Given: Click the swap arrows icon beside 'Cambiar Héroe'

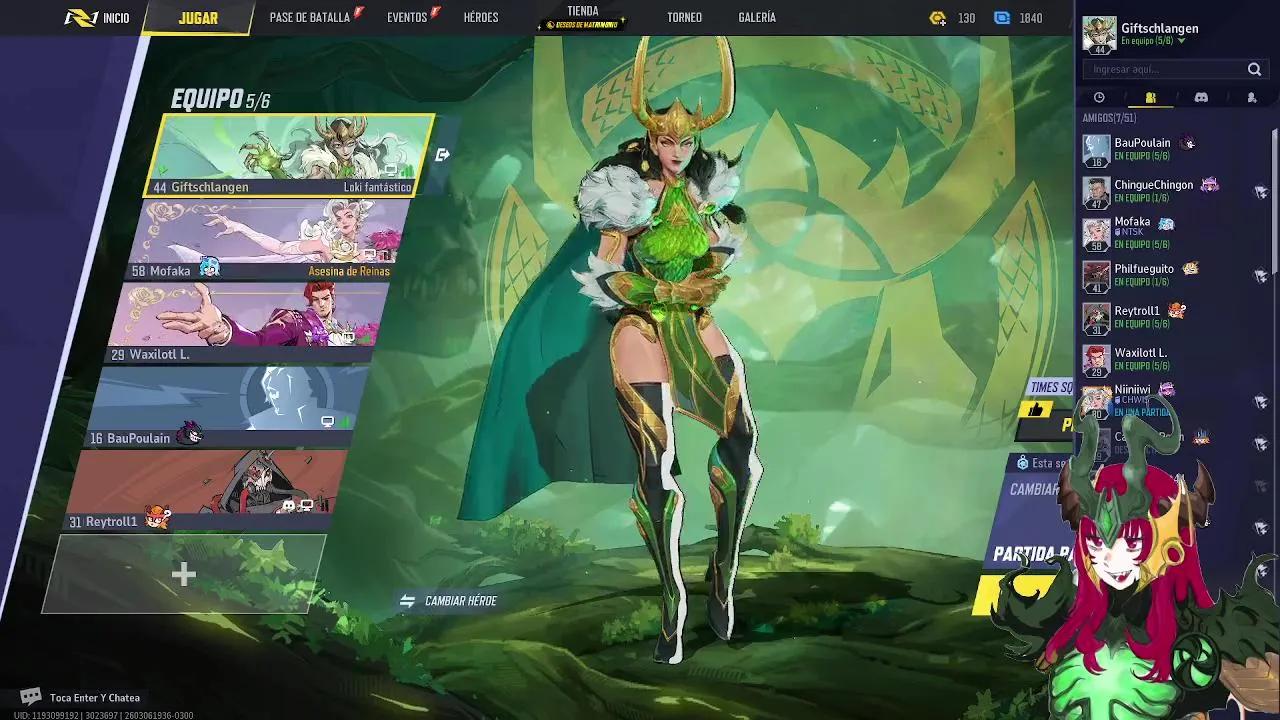Looking at the screenshot, I should click(x=406, y=600).
